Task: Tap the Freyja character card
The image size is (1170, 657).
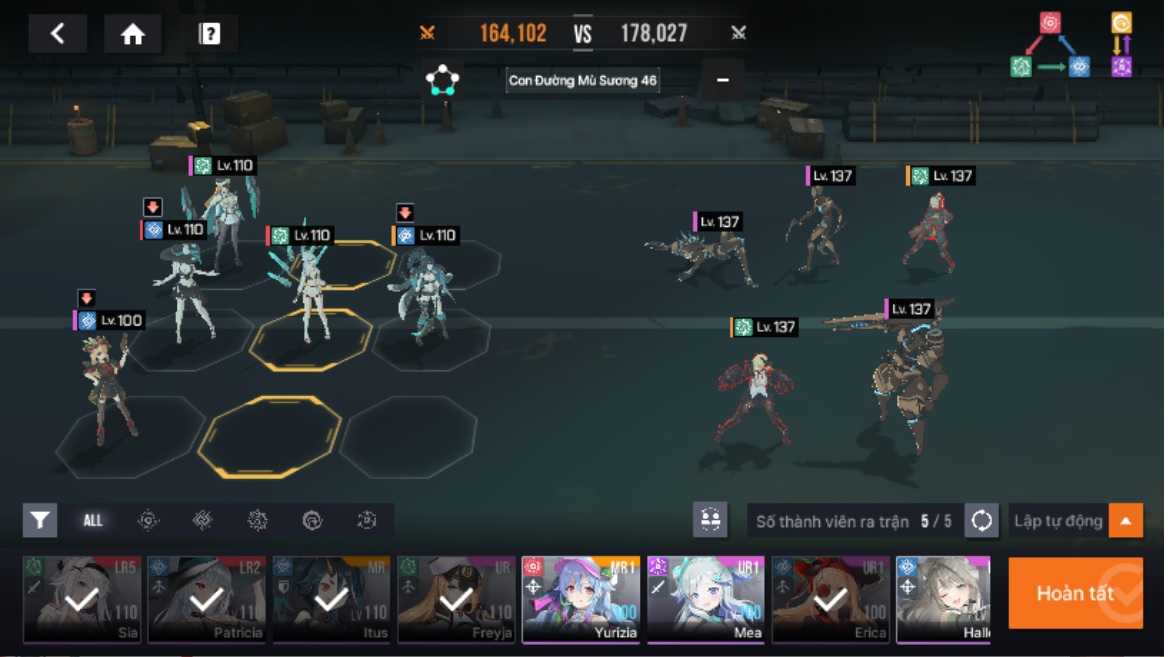Action: tap(456, 599)
